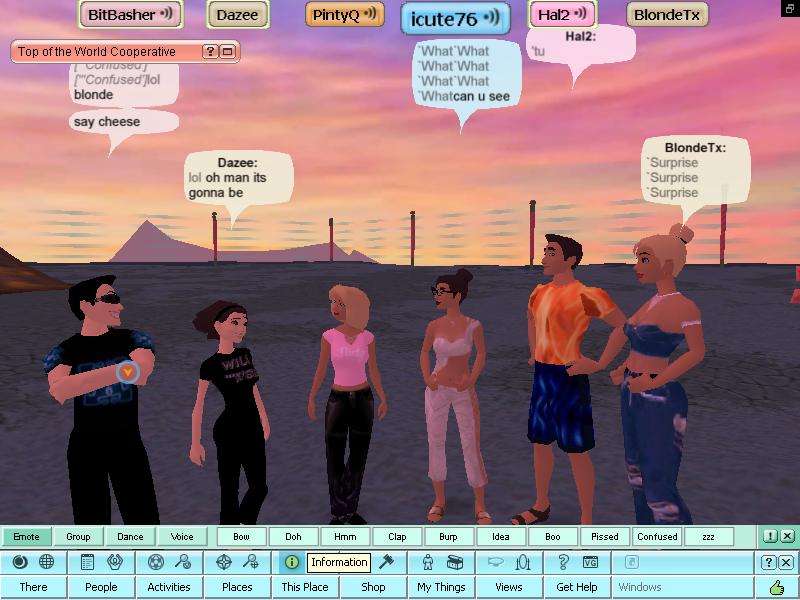This screenshot has width=800, height=600.
Task: Click the green Information icon
Action: 291,562
